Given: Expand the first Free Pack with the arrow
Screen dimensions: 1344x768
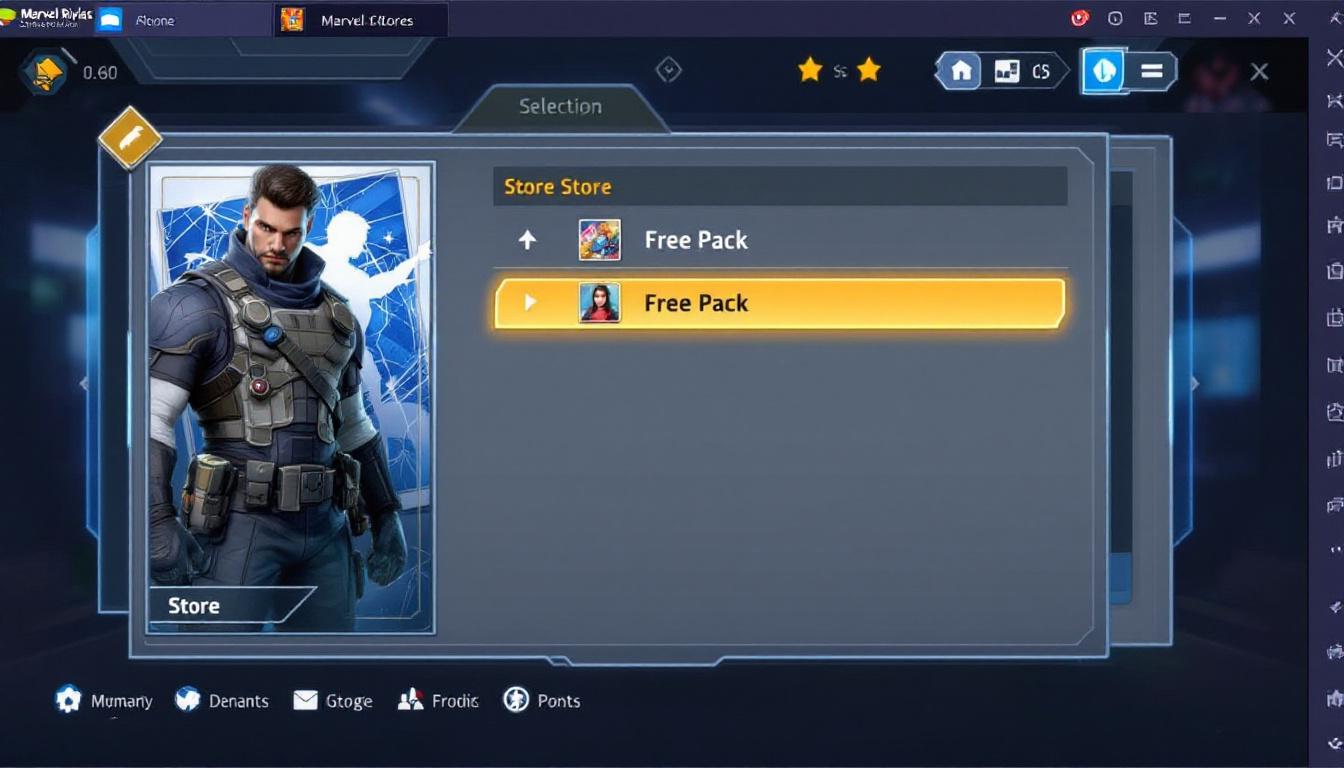Looking at the screenshot, I should 528,239.
